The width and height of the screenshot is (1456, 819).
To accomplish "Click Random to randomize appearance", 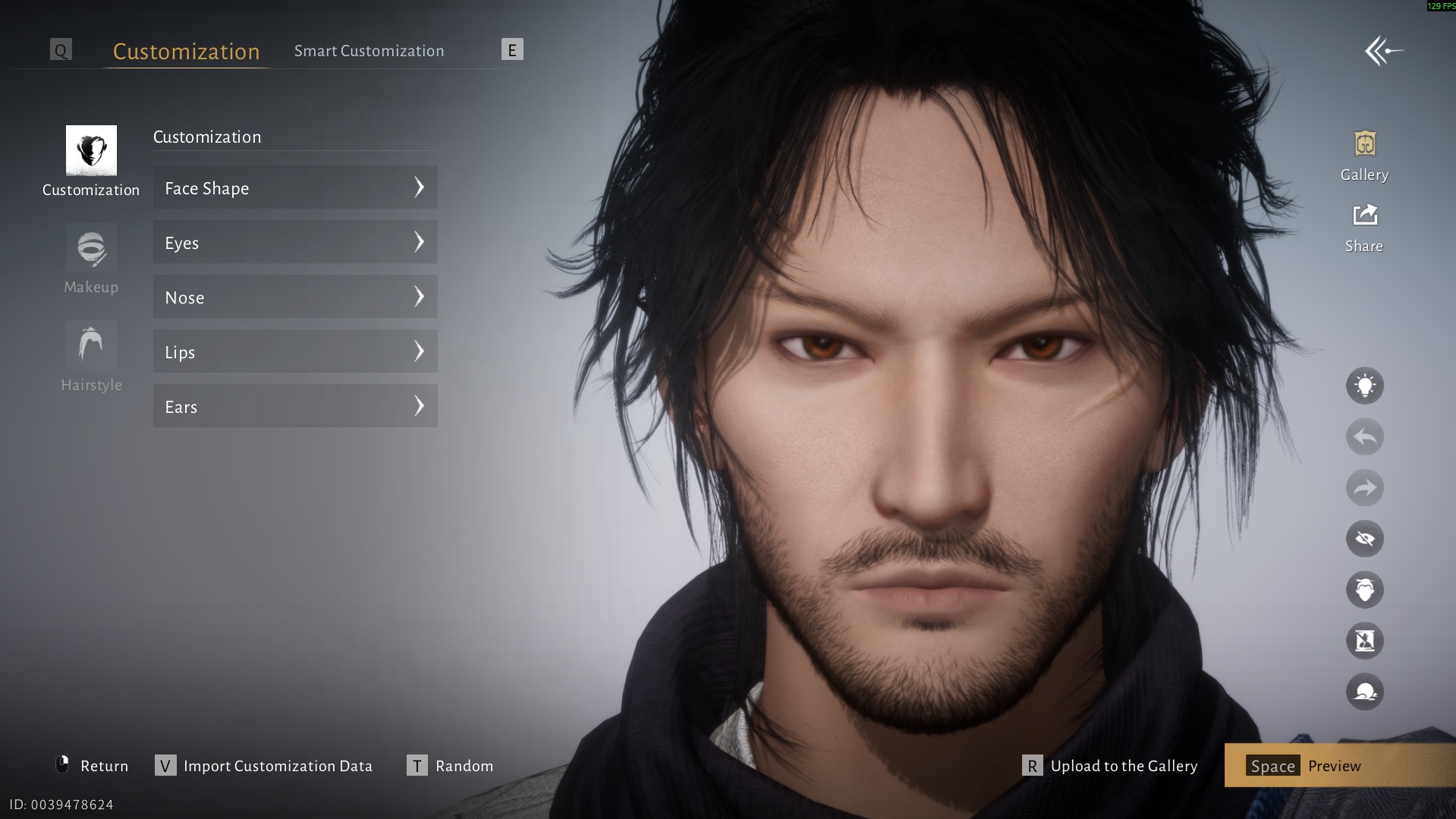I will [464, 766].
